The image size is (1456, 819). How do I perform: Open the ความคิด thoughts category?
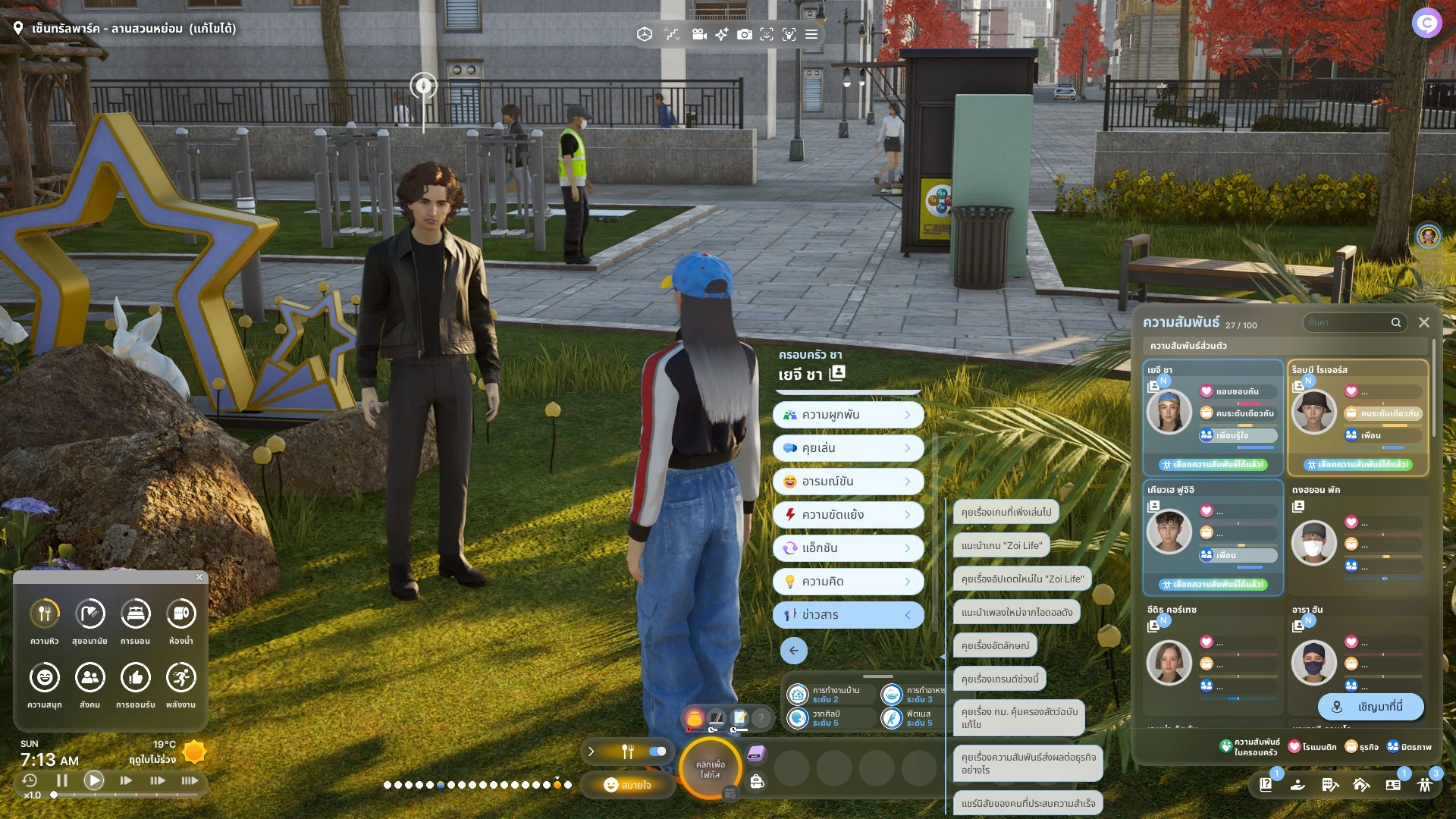848,582
